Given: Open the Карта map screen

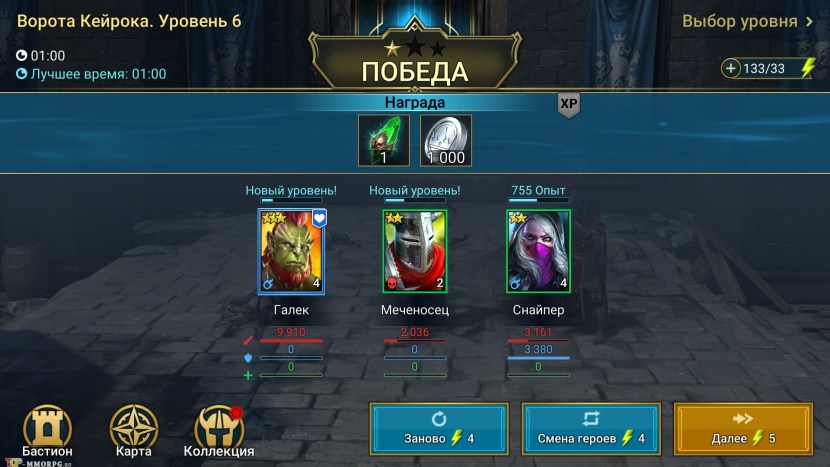Looking at the screenshot, I should coord(133,430).
